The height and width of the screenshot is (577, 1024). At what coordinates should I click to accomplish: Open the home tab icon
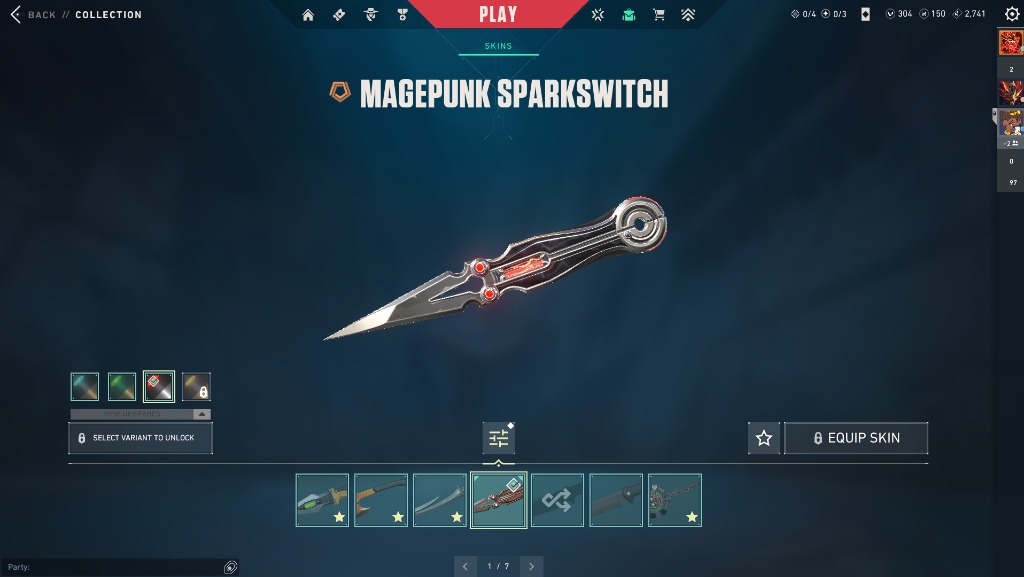(x=308, y=15)
